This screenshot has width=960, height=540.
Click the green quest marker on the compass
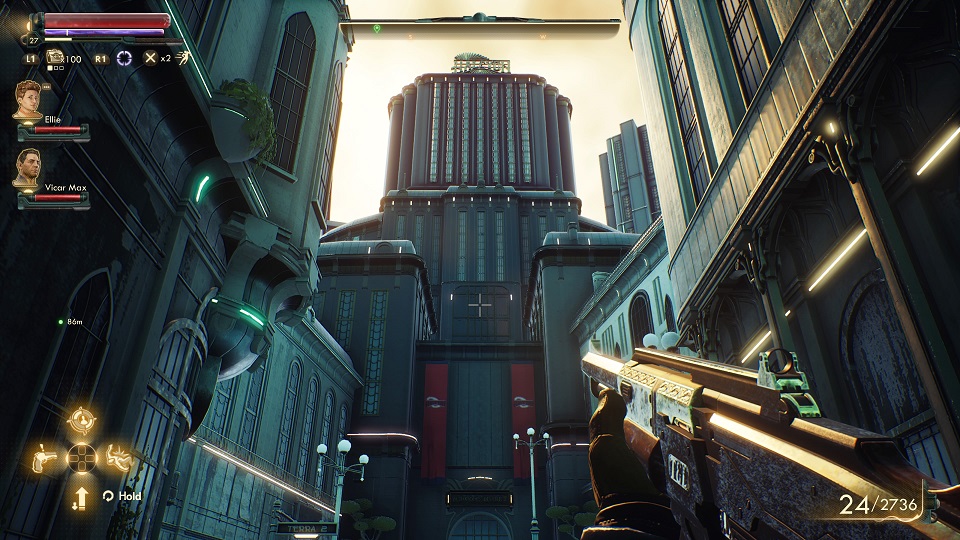click(x=377, y=28)
